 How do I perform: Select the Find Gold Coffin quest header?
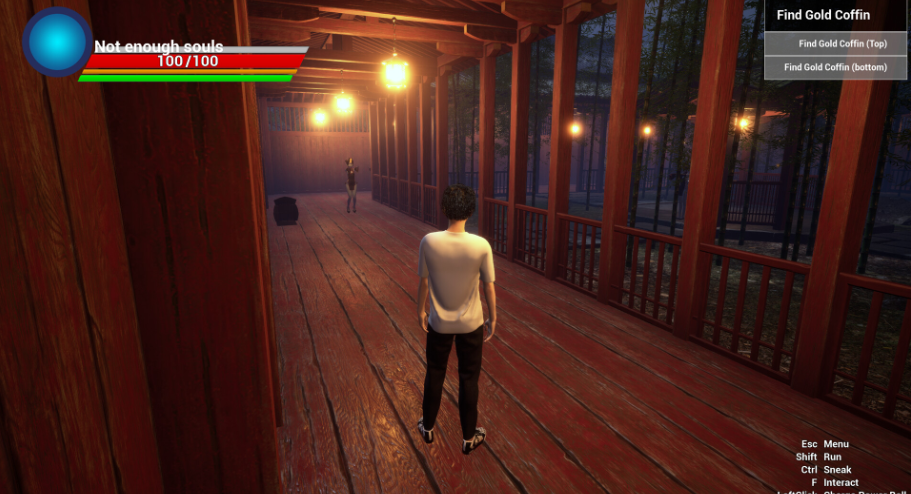[823, 15]
